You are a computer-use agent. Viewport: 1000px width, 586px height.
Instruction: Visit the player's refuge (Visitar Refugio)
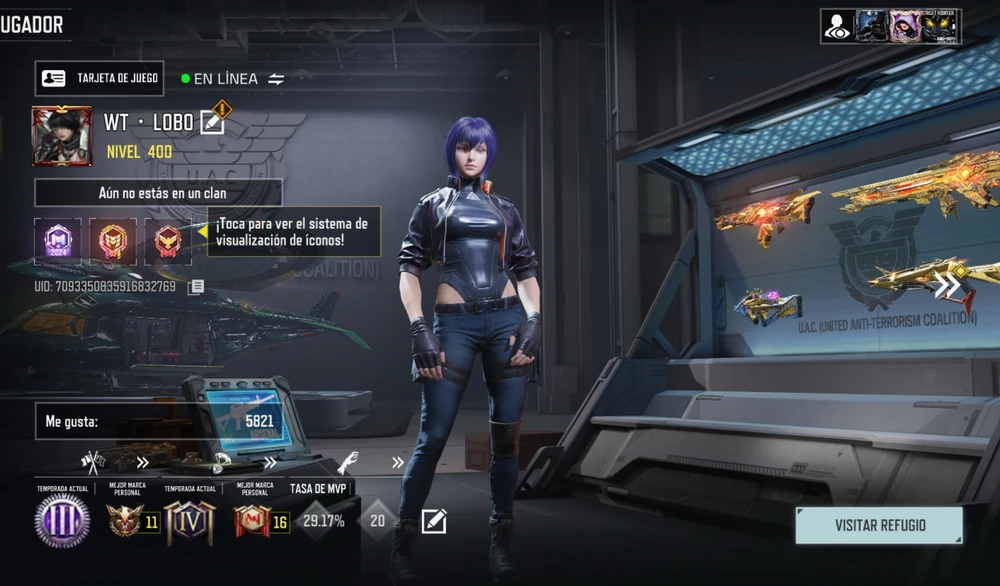[x=879, y=525]
